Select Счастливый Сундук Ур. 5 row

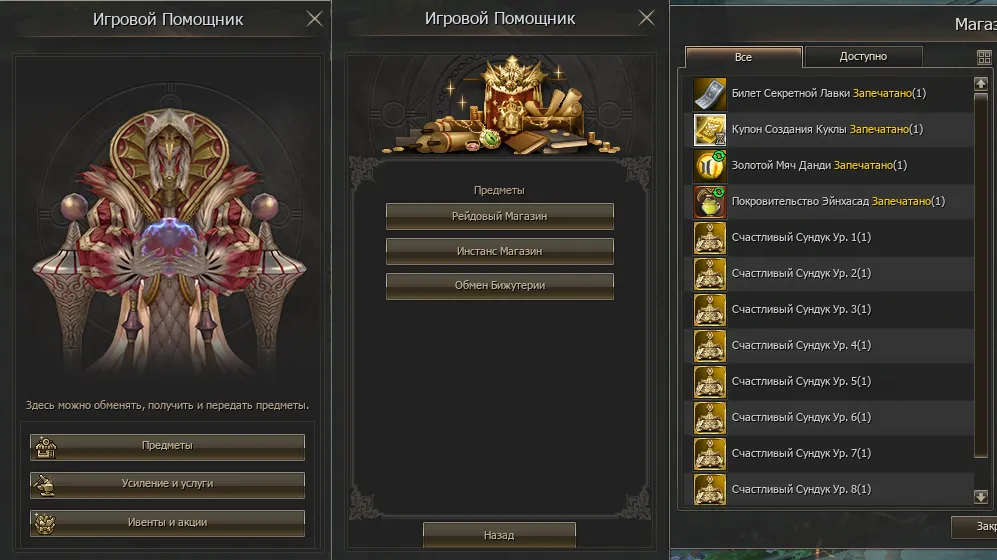click(x=828, y=382)
